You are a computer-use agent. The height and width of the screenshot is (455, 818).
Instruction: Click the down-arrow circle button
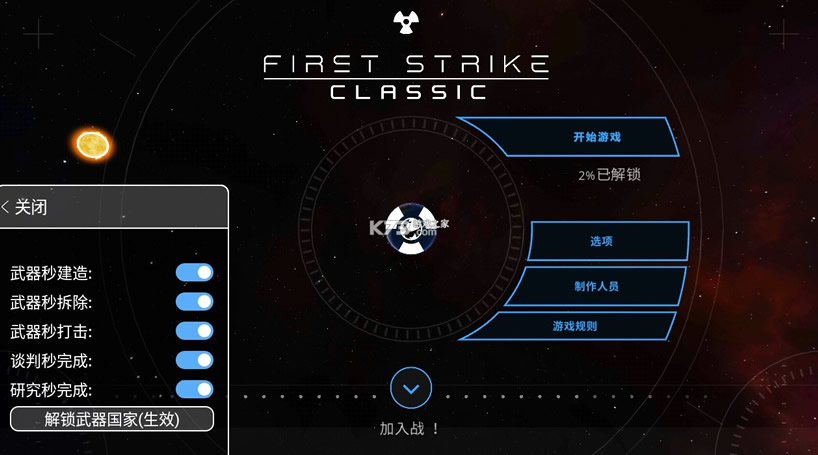click(x=411, y=388)
